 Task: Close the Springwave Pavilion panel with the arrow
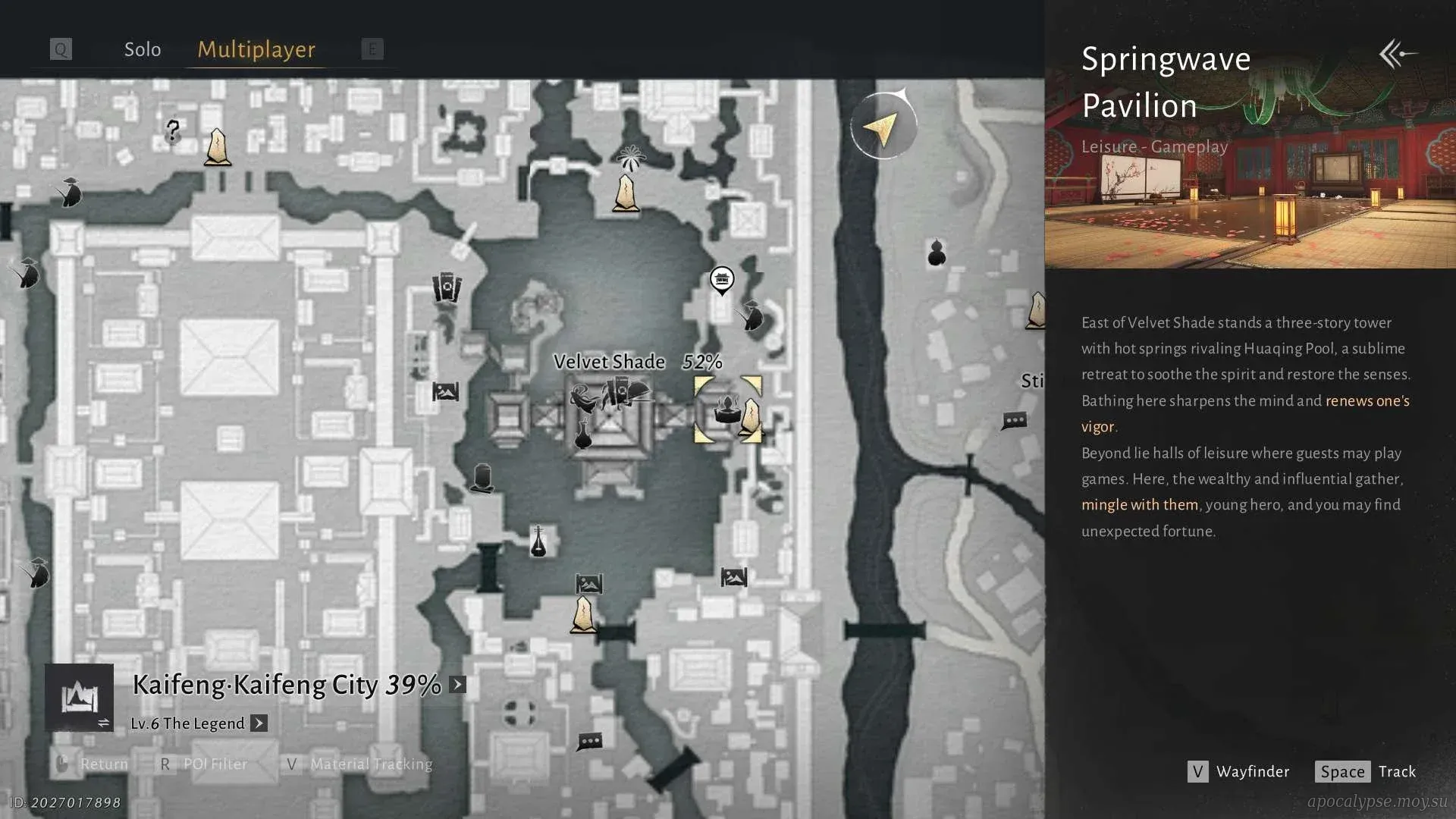tap(1398, 54)
